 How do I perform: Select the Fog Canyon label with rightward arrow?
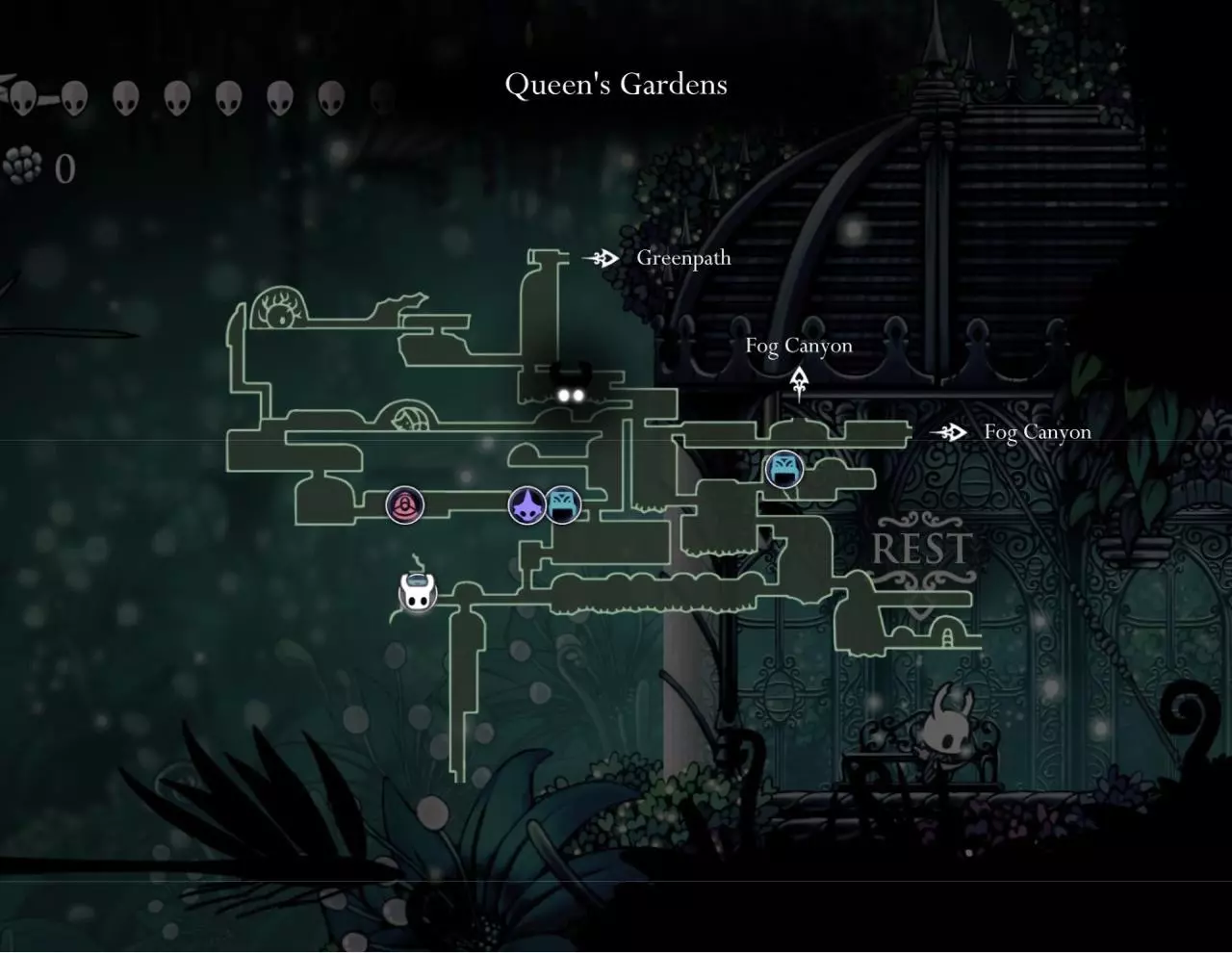click(1037, 432)
